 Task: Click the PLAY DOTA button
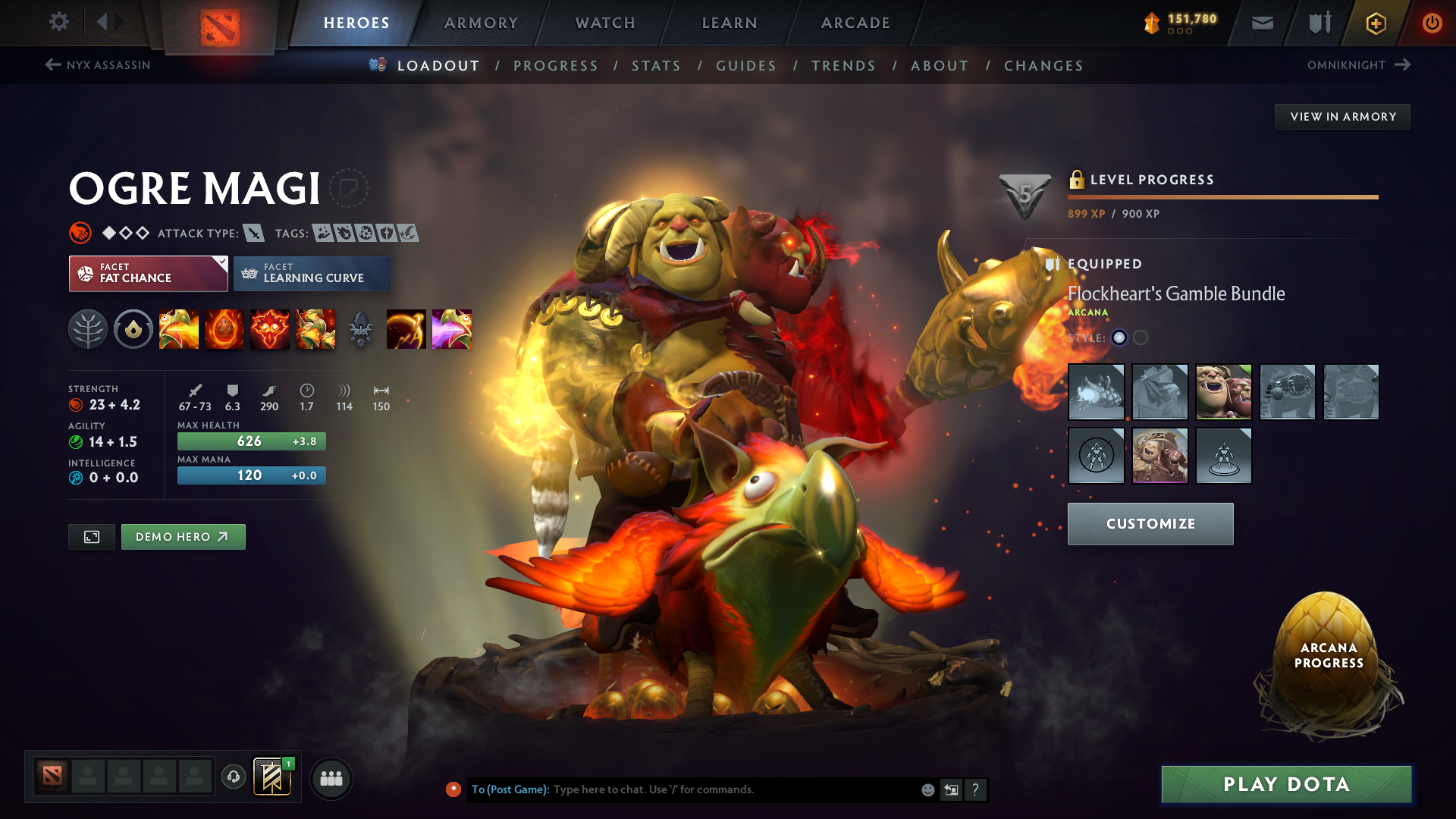tap(1285, 784)
